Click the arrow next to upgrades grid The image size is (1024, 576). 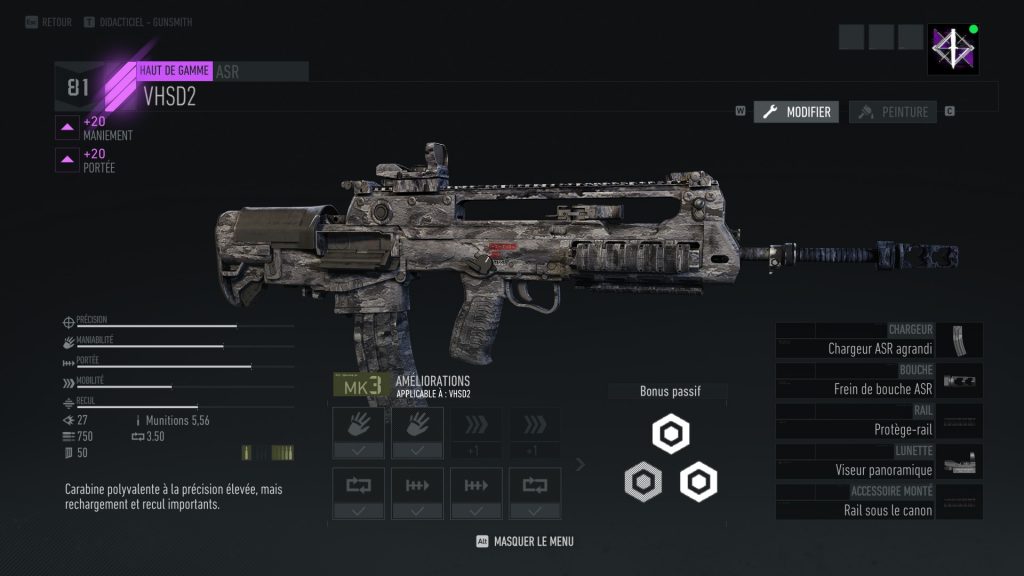[x=580, y=464]
